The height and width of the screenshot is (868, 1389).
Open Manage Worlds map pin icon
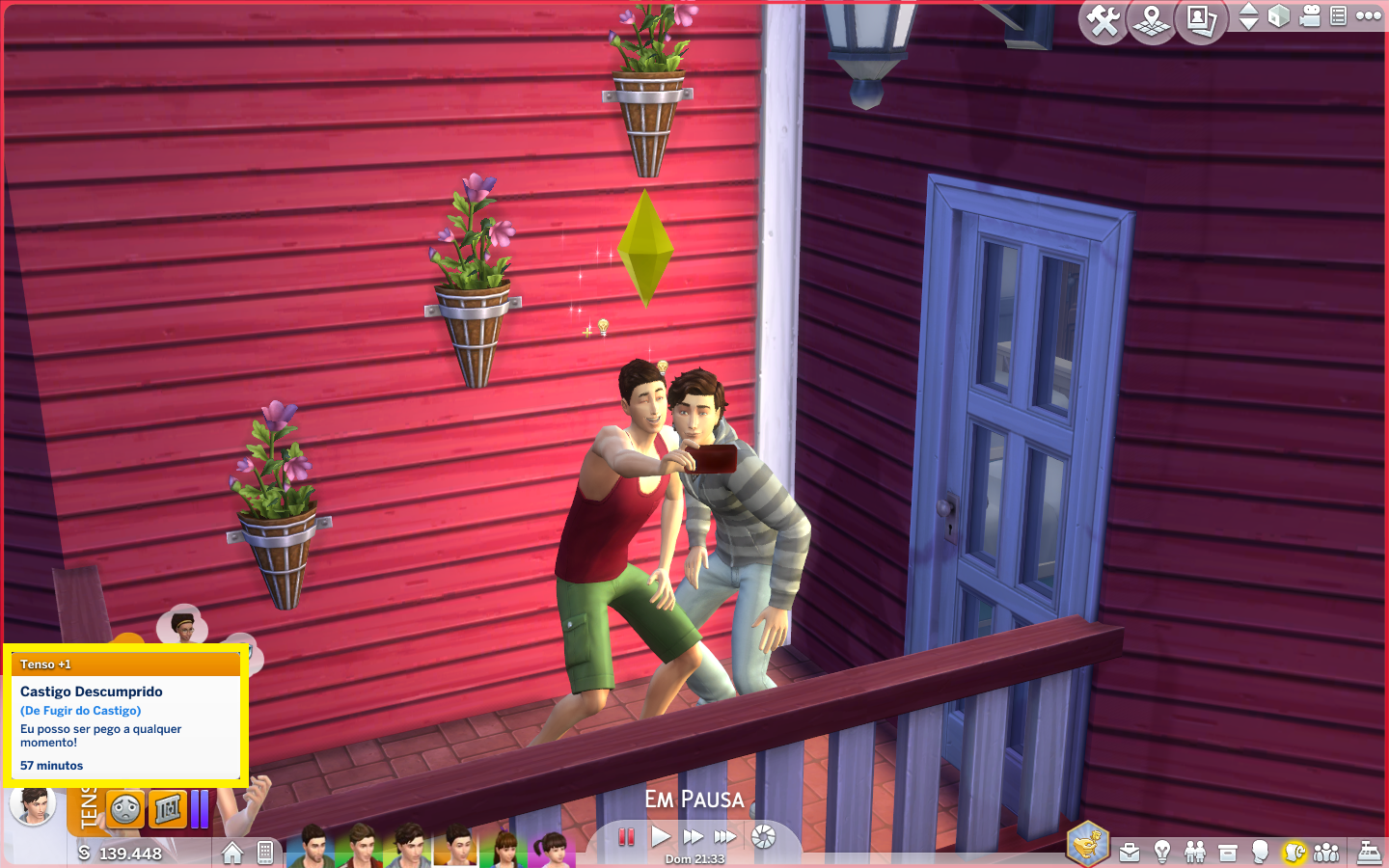click(1152, 20)
